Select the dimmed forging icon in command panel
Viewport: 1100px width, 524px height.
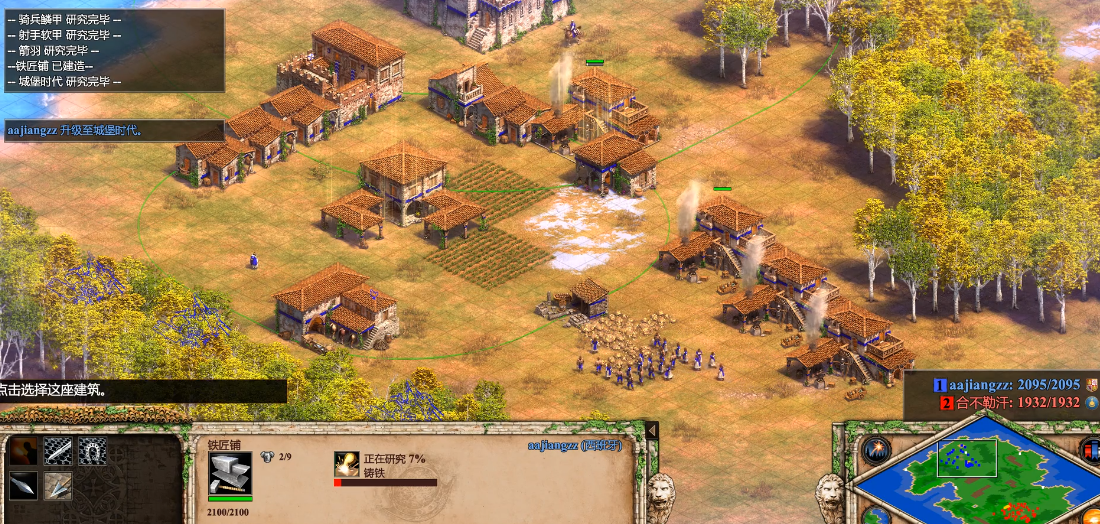(x=24, y=451)
